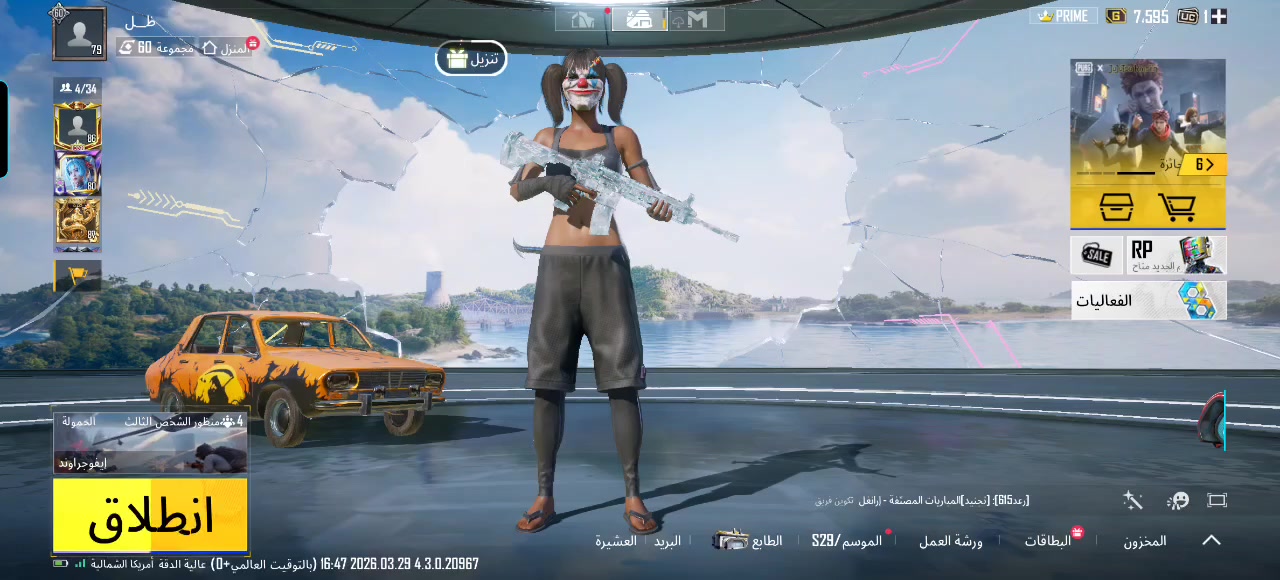Open the الموسم S29 season menu
Image resolution: width=1280 pixels, height=580 pixels.
click(847, 541)
